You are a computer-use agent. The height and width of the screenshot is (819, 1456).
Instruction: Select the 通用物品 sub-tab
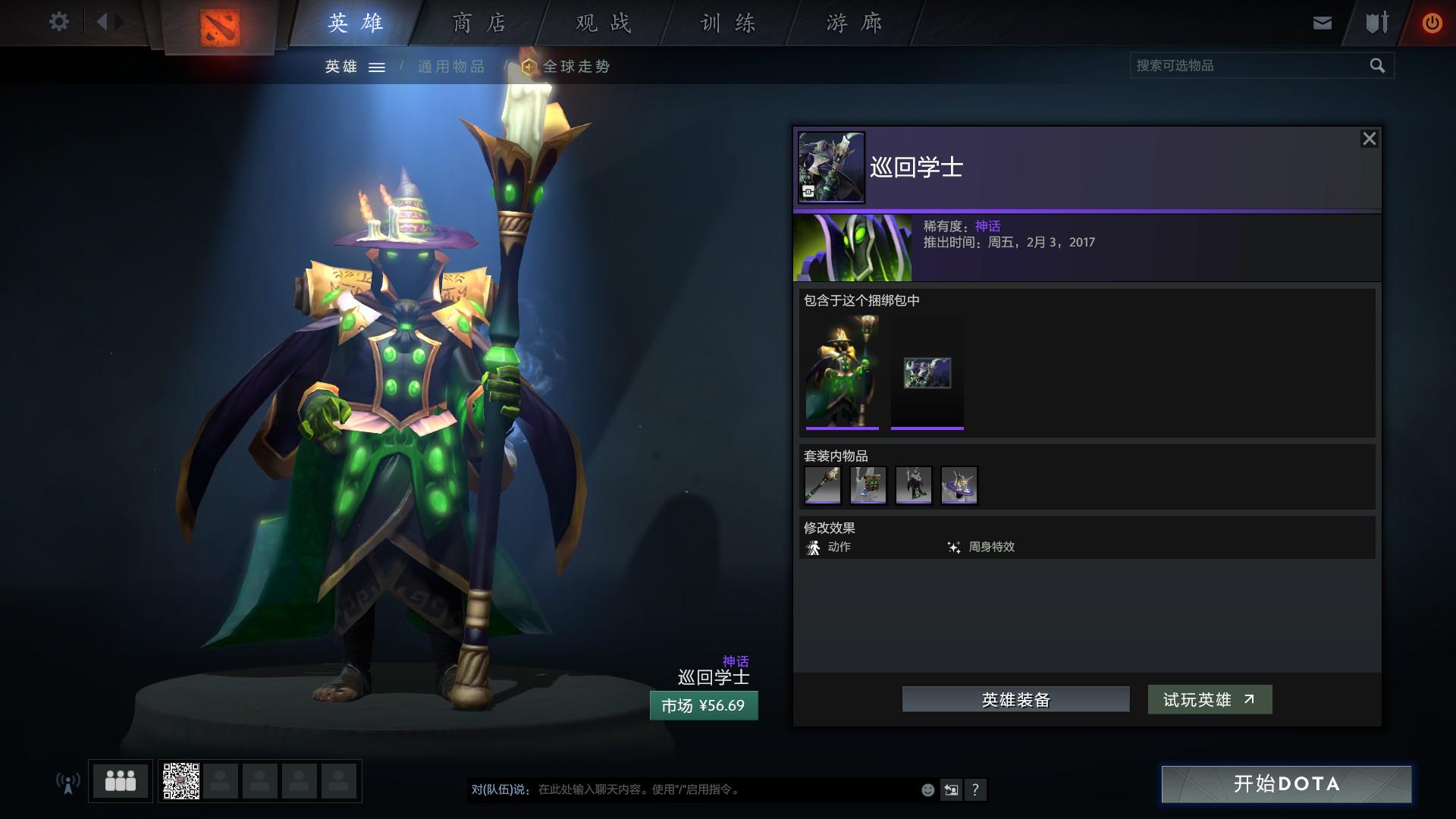point(450,67)
